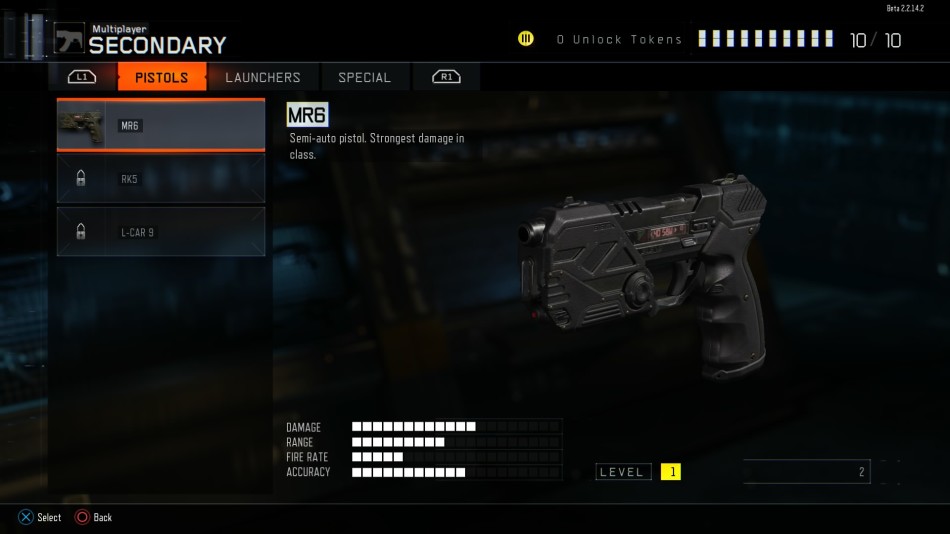Choose the MR6 pistol entry

click(161, 125)
